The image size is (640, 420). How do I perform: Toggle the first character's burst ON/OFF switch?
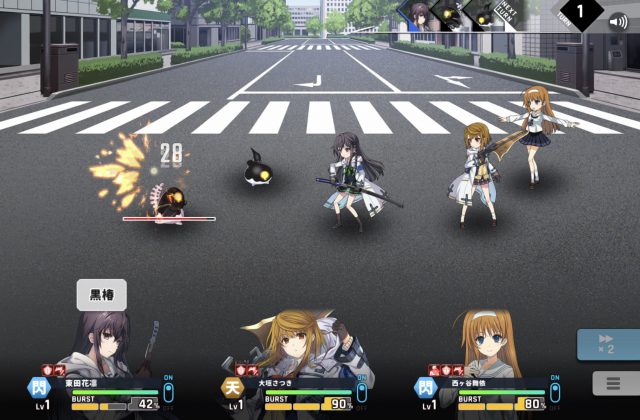tap(167, 392)
